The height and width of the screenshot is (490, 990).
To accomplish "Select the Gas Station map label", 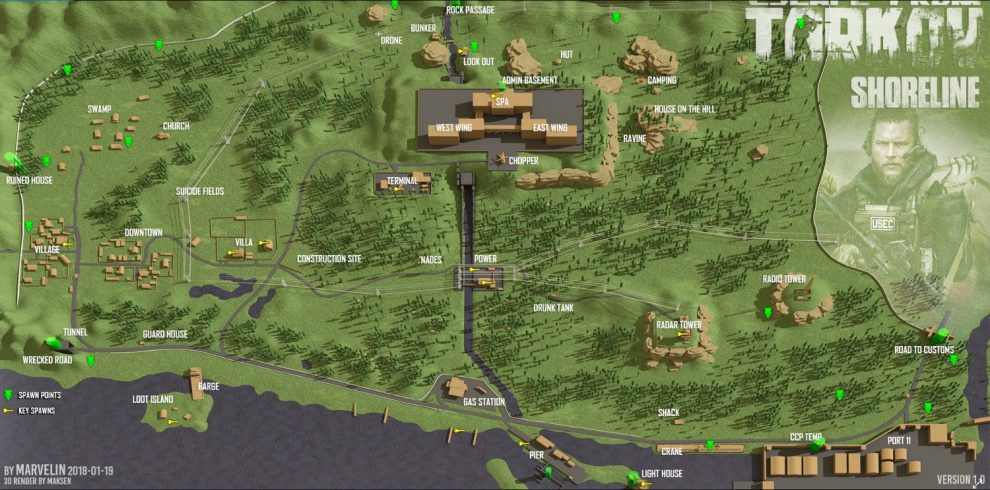I will click(x=483, y=402).
